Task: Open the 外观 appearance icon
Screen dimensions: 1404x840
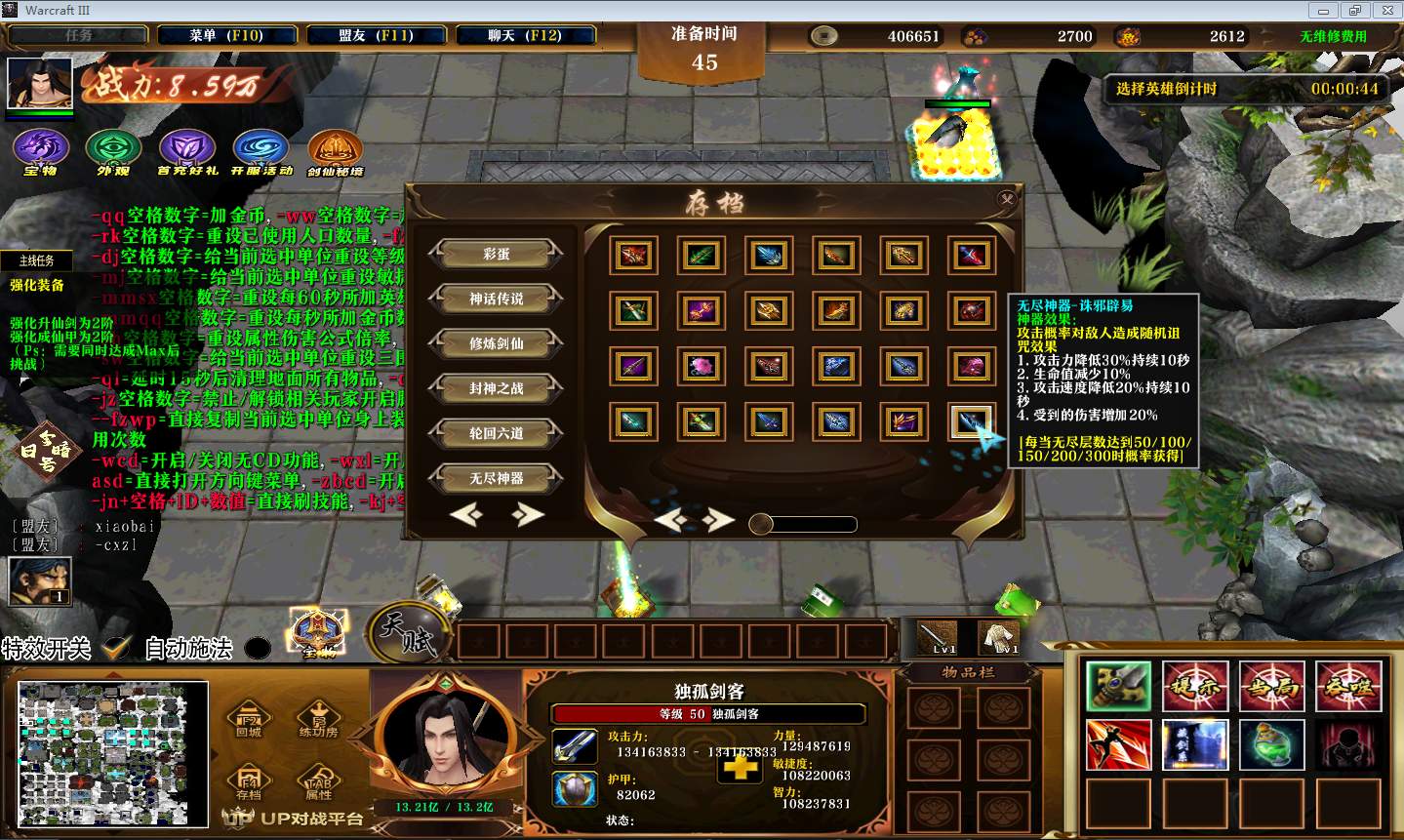Action: pos(113,150)
